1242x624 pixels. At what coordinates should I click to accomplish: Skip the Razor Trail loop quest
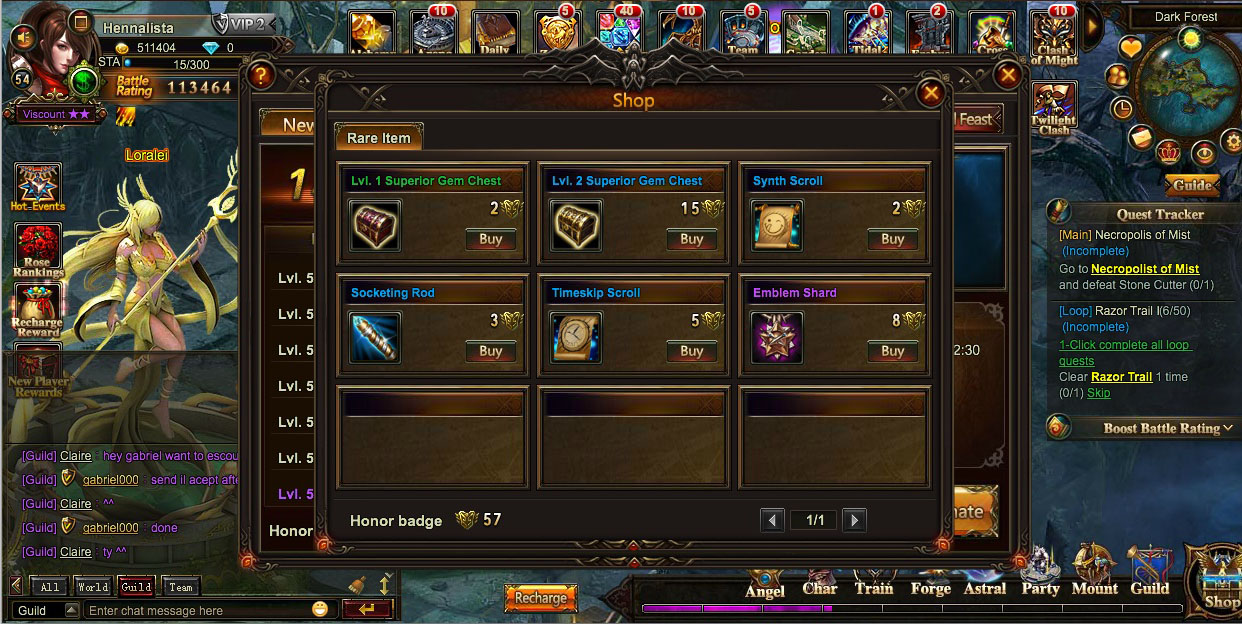(1099, 393)
